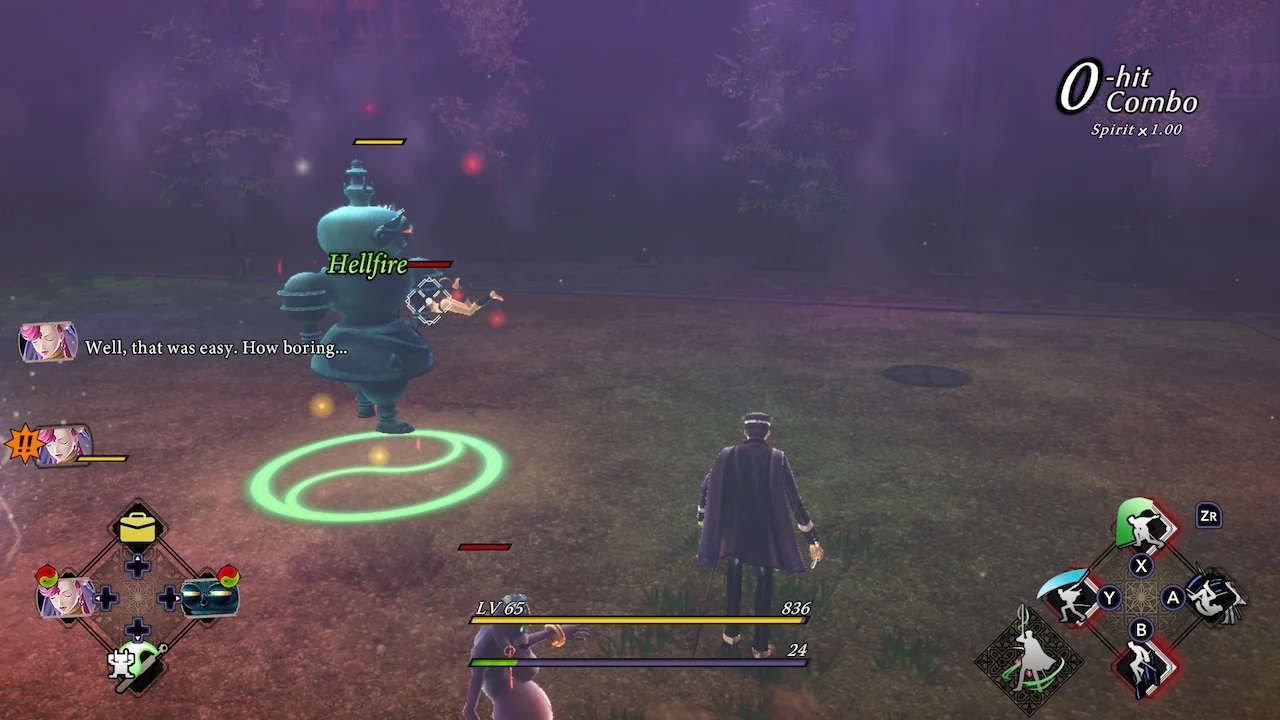Click the alert demon portrait with exclamation marks

point(62,445)
